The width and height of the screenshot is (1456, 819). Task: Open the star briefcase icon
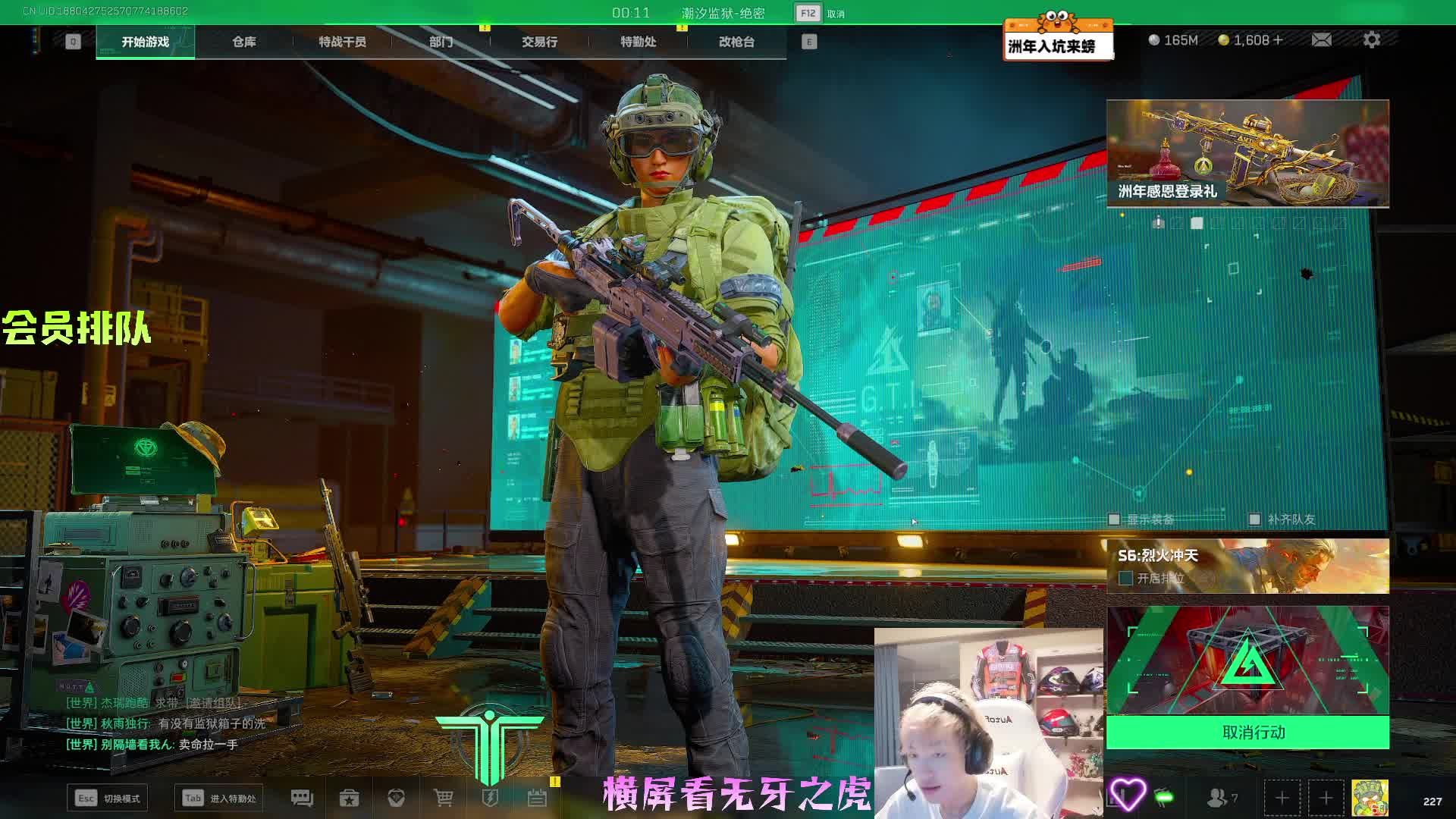click(x=349, y=798)
